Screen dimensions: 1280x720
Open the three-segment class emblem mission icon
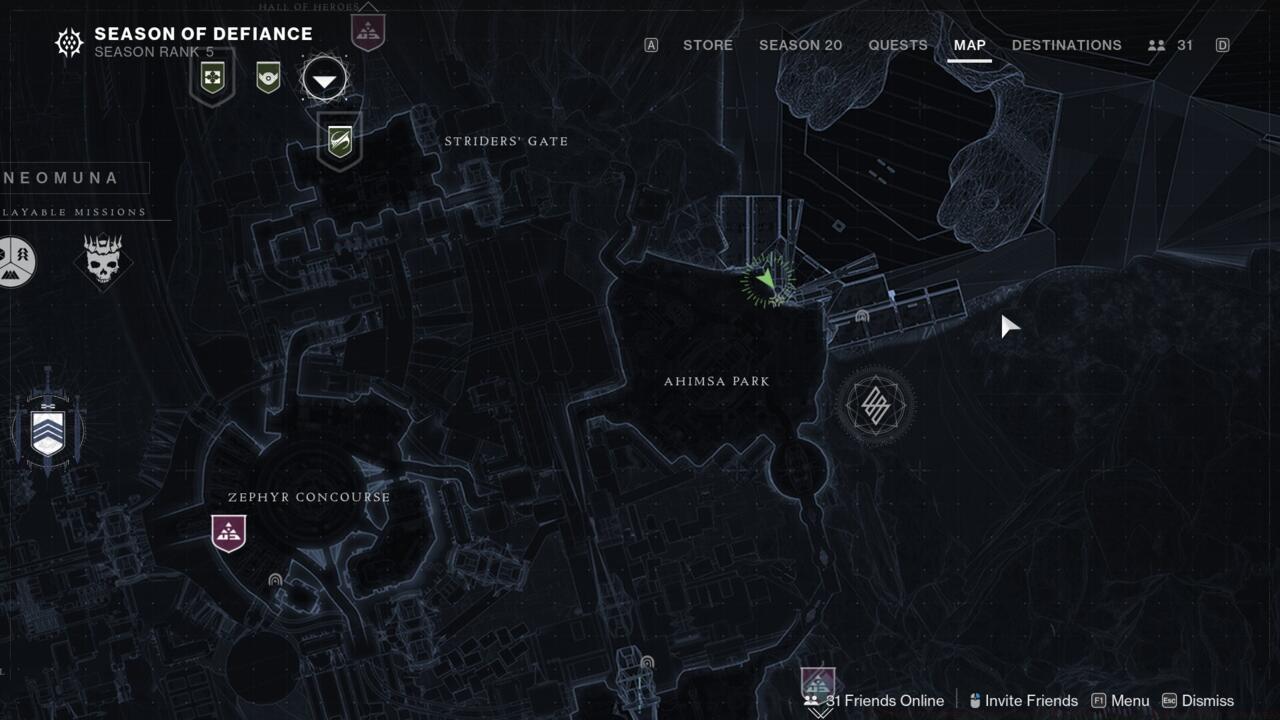(x=16, y=262)
